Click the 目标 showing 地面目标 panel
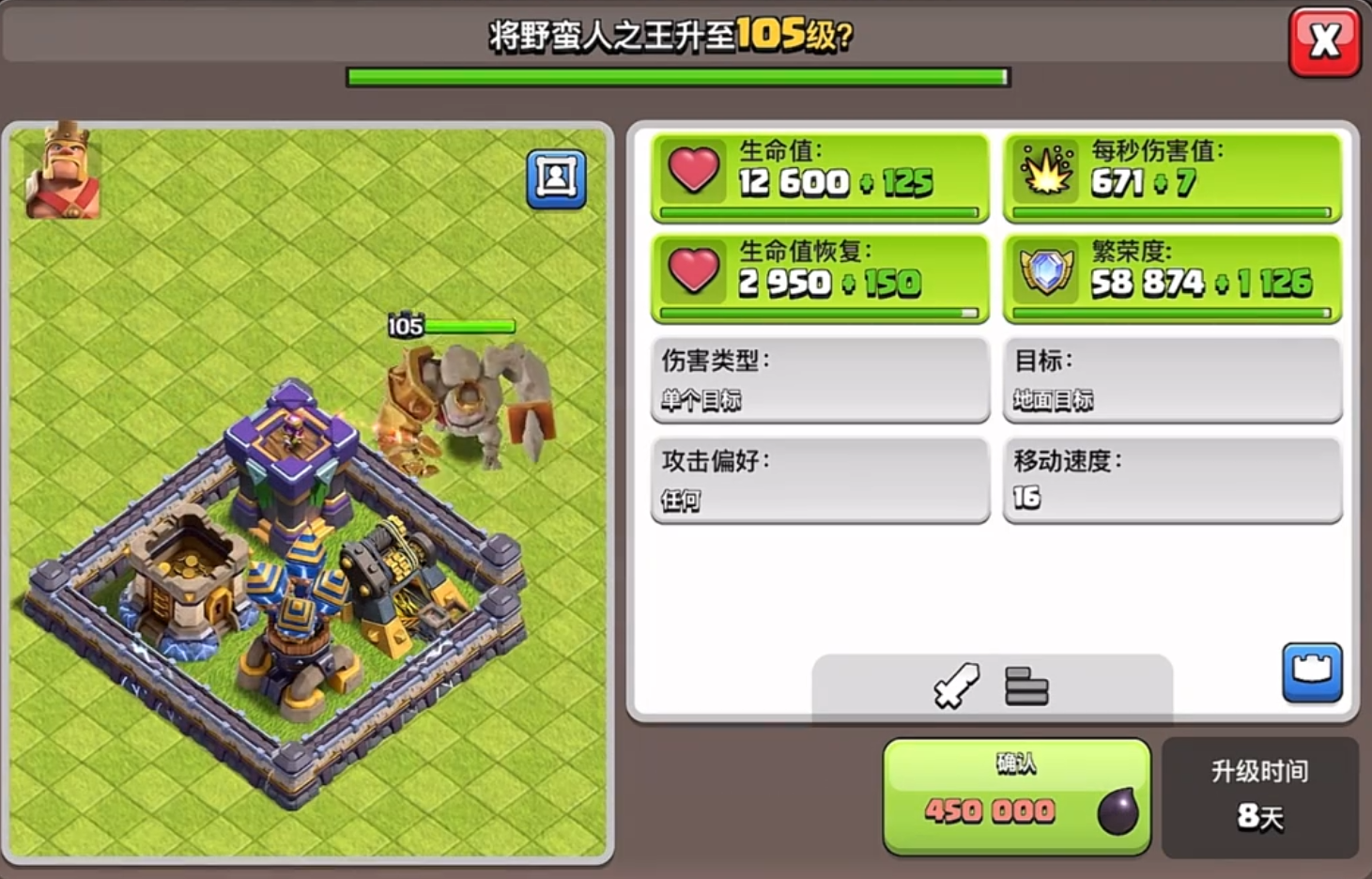The height and width of the screenshot is (879, 1372). (x=1172, y=379)
